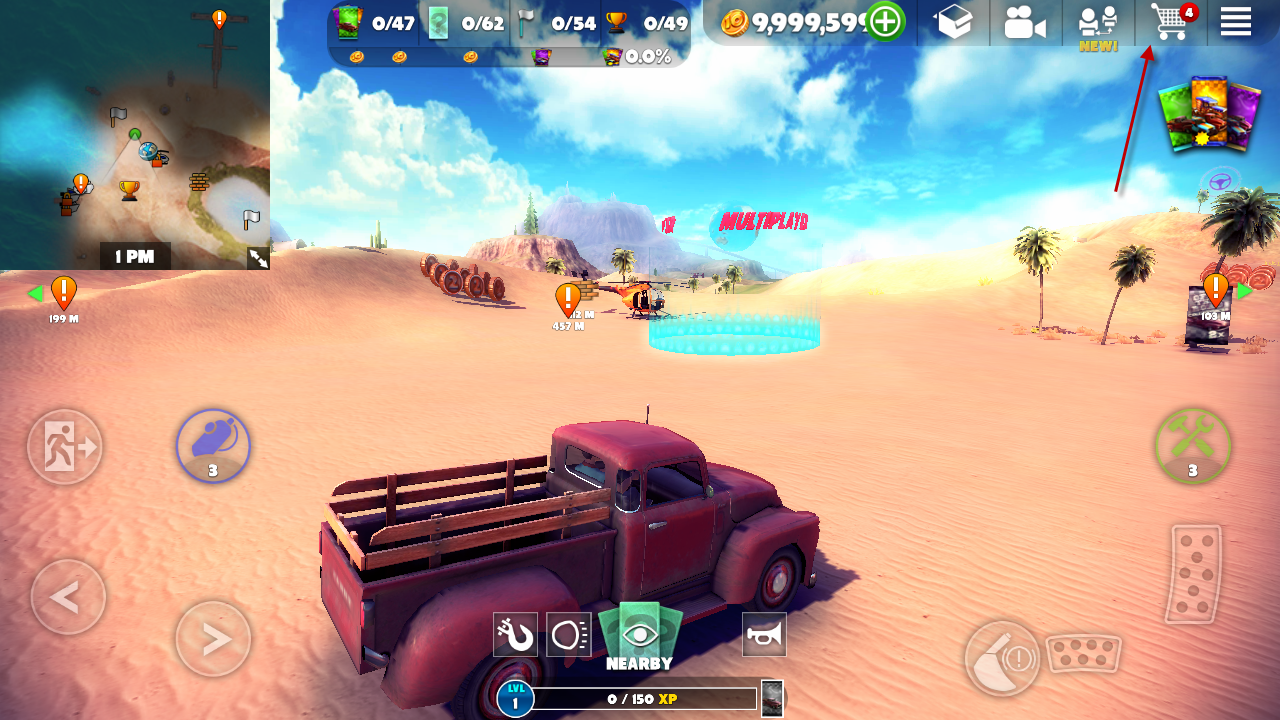Viewport: 1280px width, 720px height.
Task: Use the wrench repair kit
Action: pos(1193,445)
